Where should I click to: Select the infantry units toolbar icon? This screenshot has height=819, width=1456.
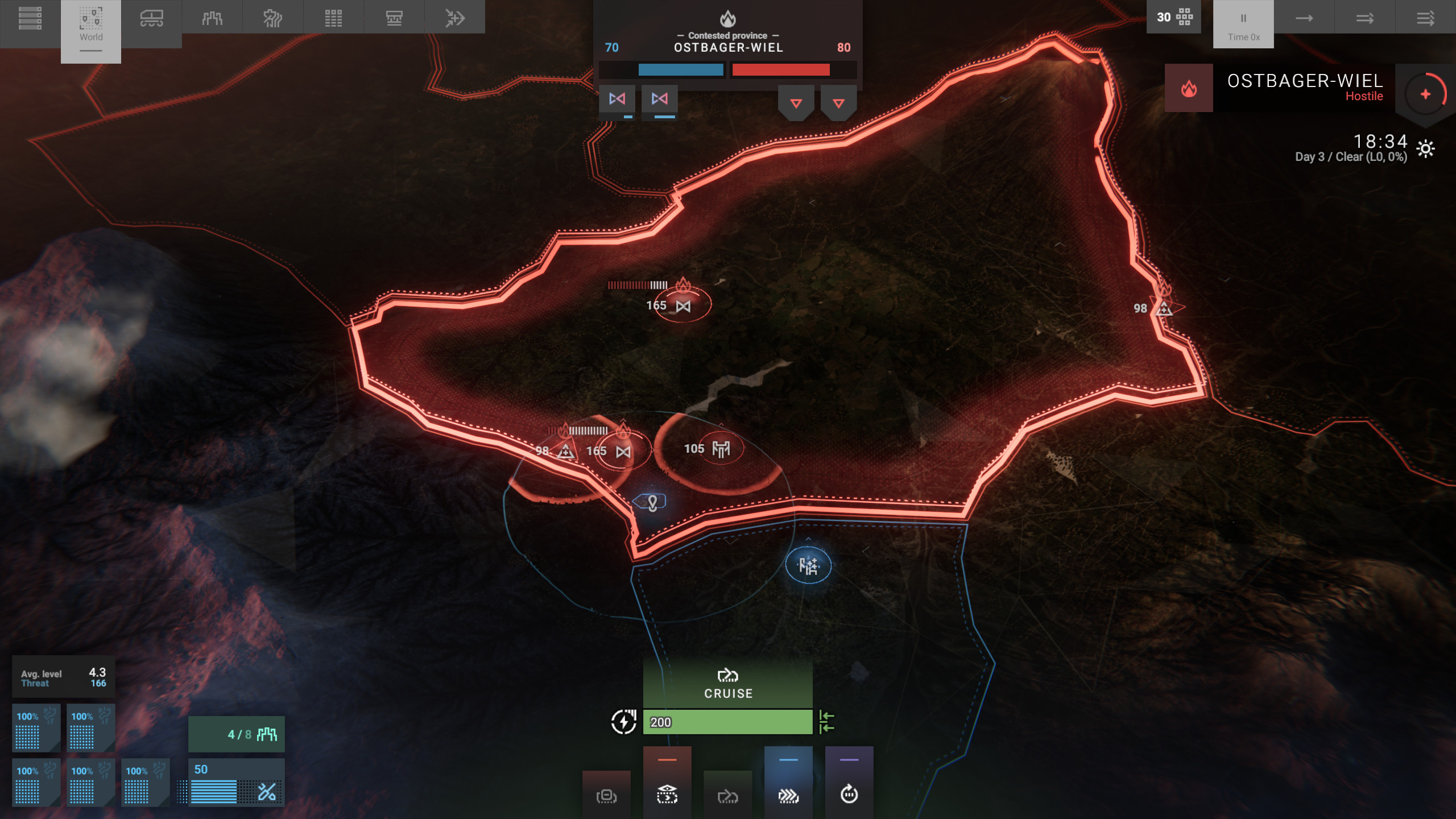point(272,17)
